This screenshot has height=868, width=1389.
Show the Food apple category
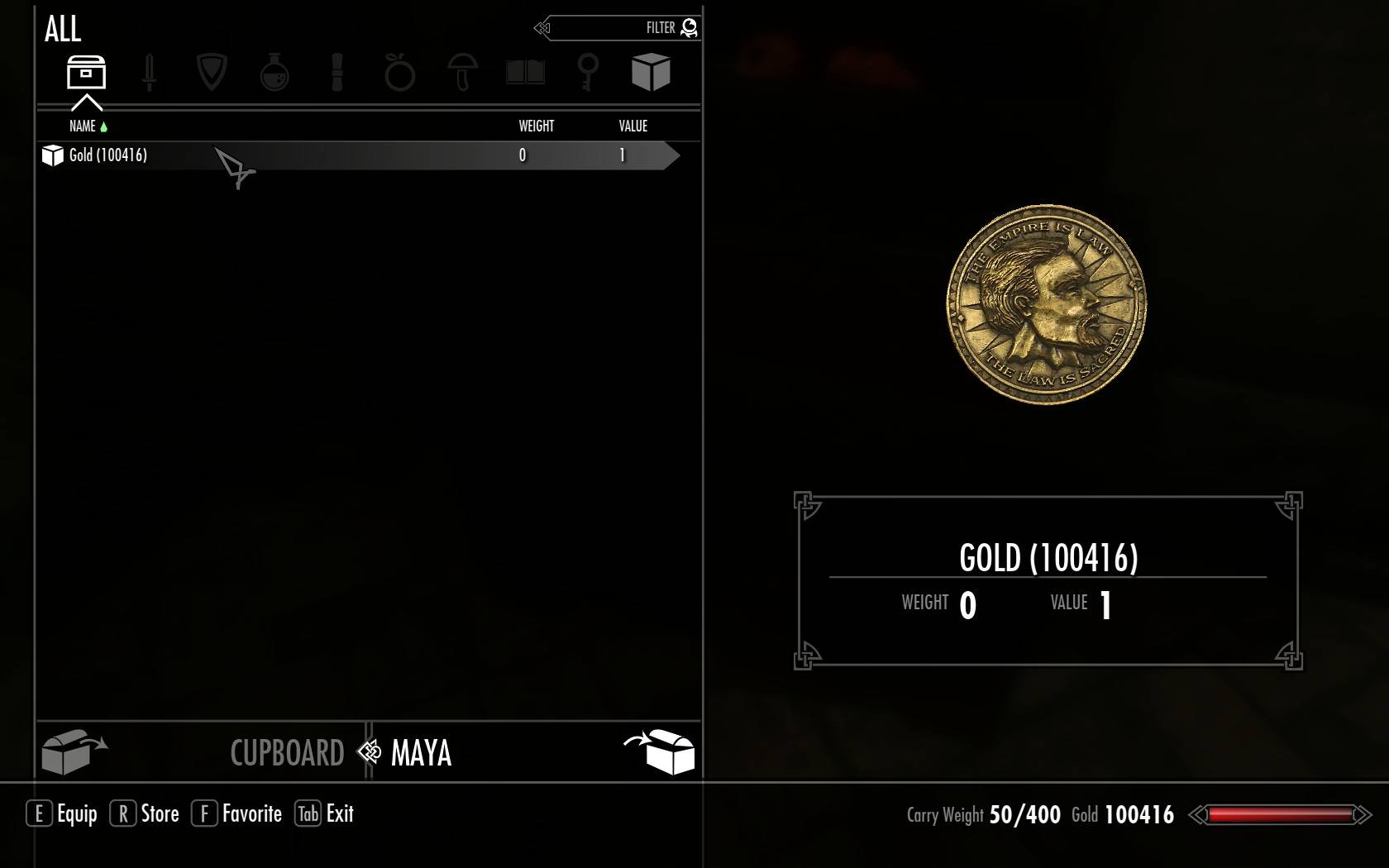[399, 73]
